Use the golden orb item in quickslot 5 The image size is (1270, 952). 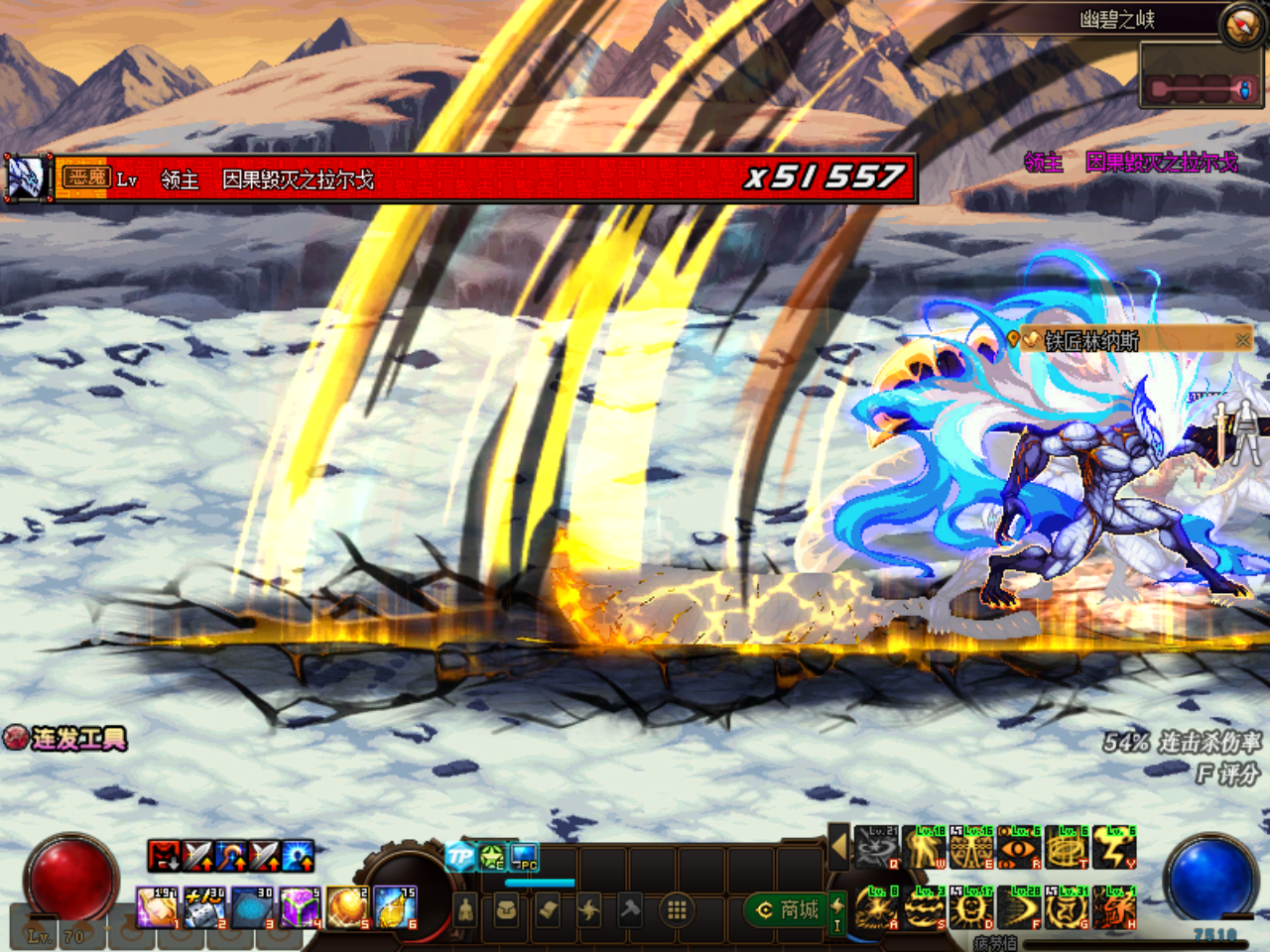point(346,906)
